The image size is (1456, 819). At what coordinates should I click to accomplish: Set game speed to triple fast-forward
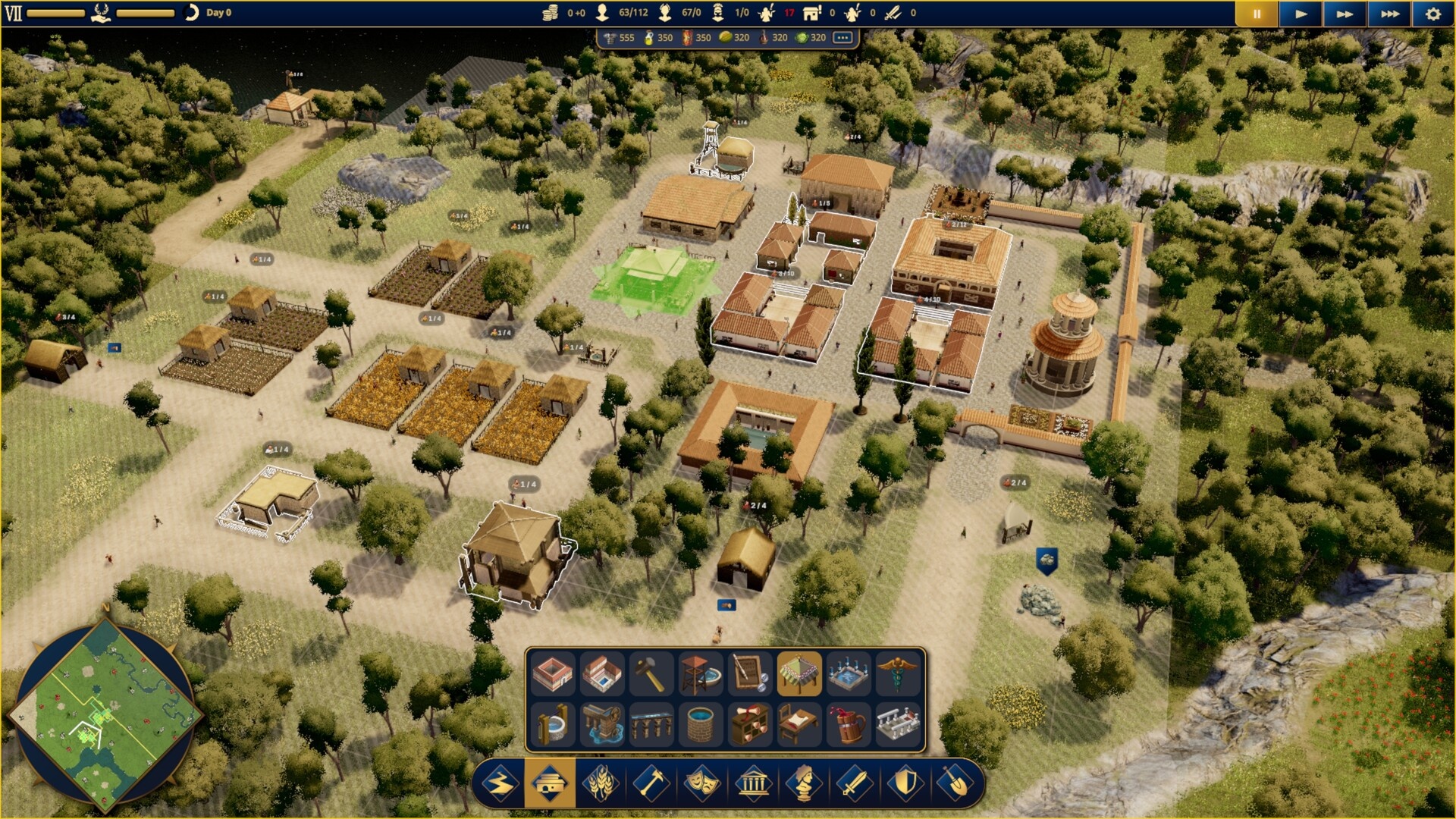point(1389,14)
